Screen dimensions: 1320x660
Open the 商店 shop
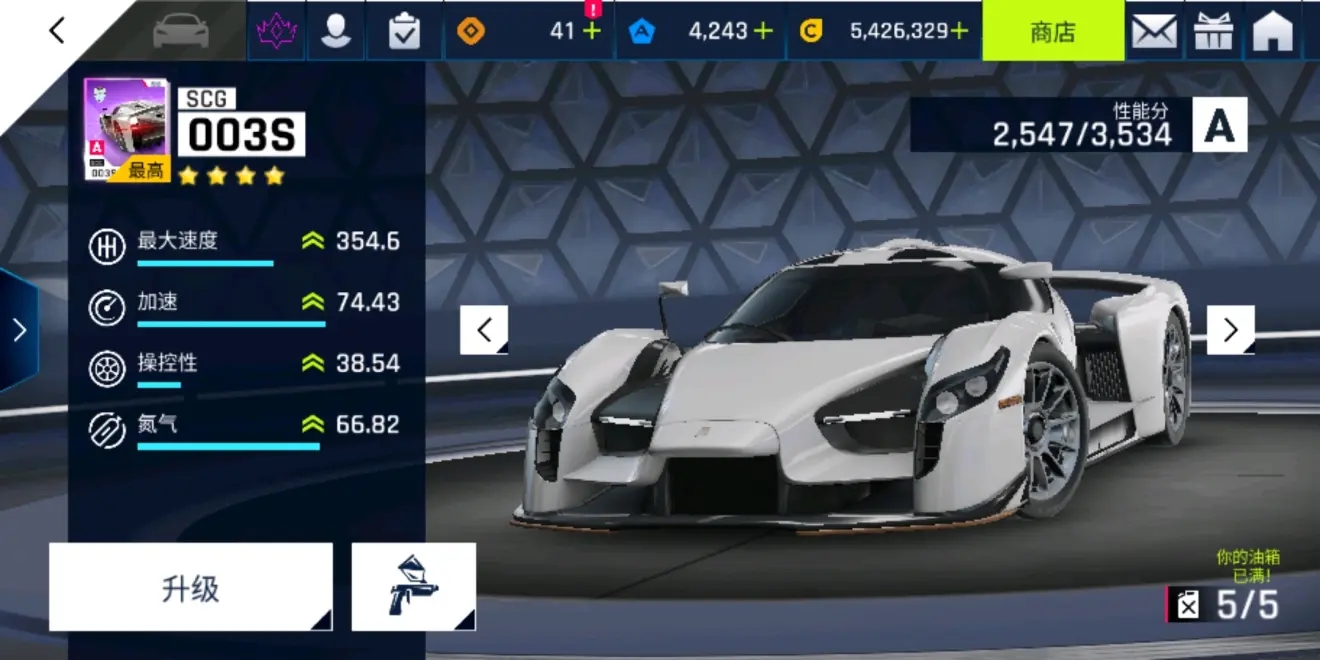point(1052,31)
